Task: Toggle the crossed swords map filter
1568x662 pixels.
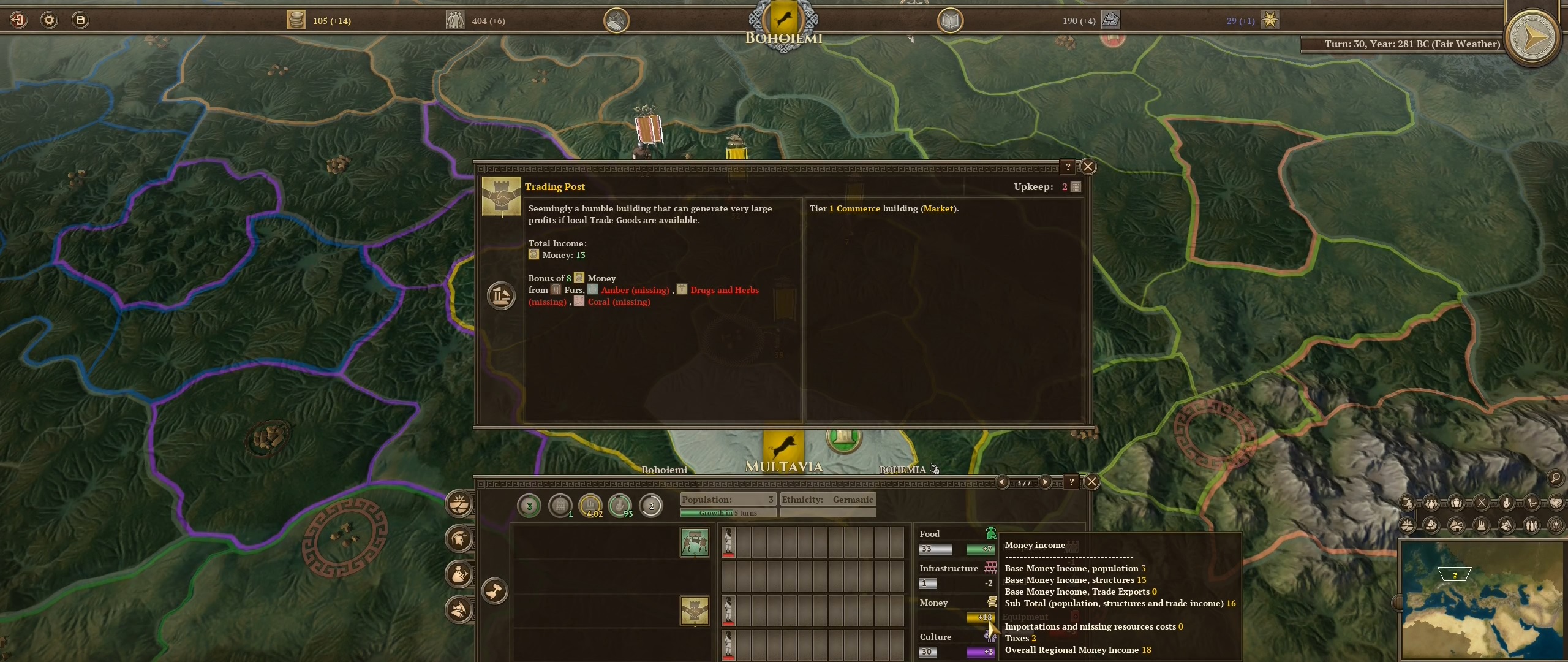Action: (1482, 503)
